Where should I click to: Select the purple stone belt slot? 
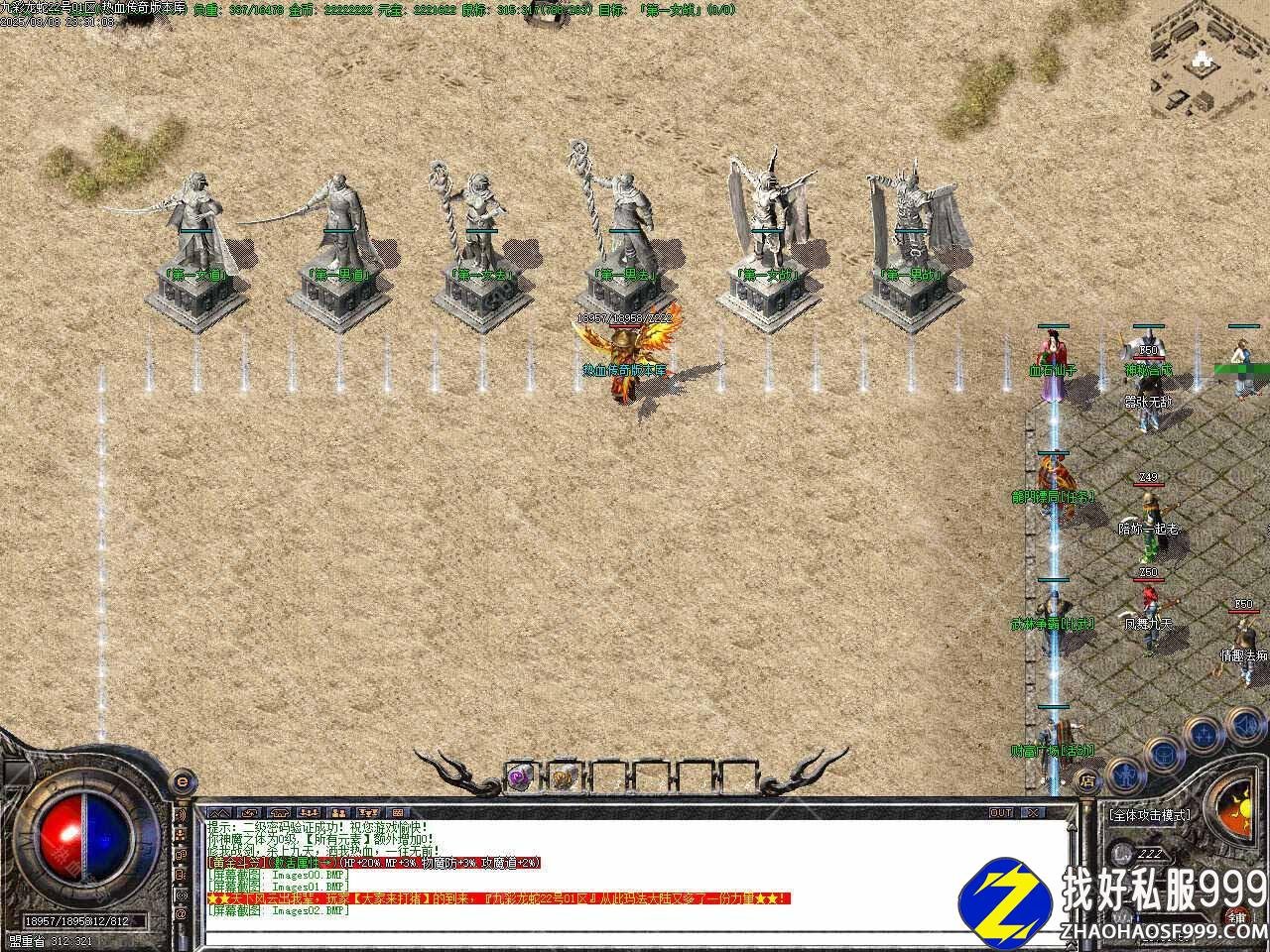(x=520, y=776)
